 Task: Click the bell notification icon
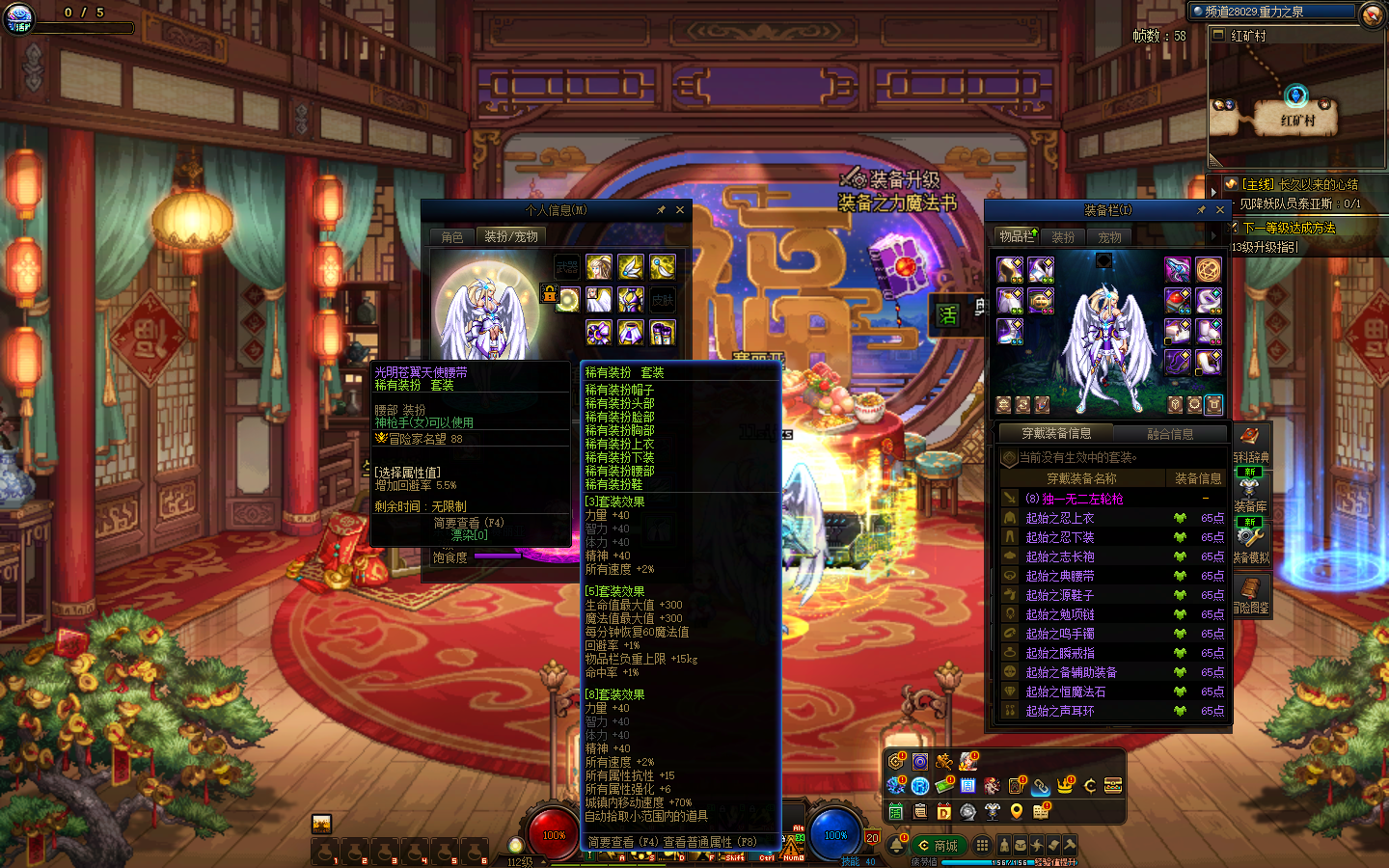point(896,846)
